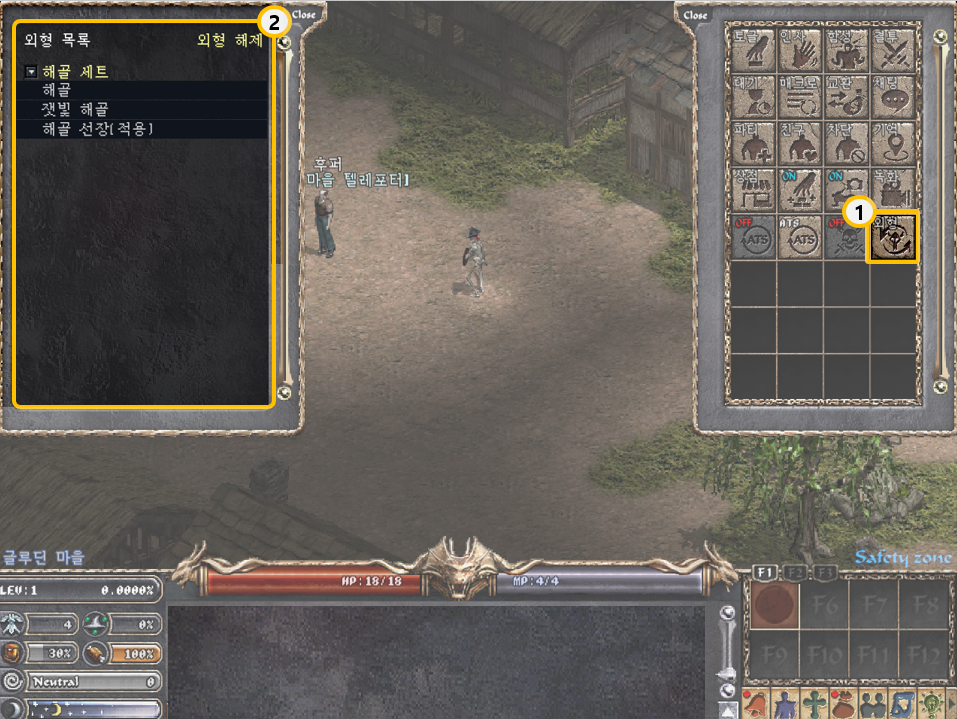
Task: Open the 채팅 chat icon
Action: [892, 95]
